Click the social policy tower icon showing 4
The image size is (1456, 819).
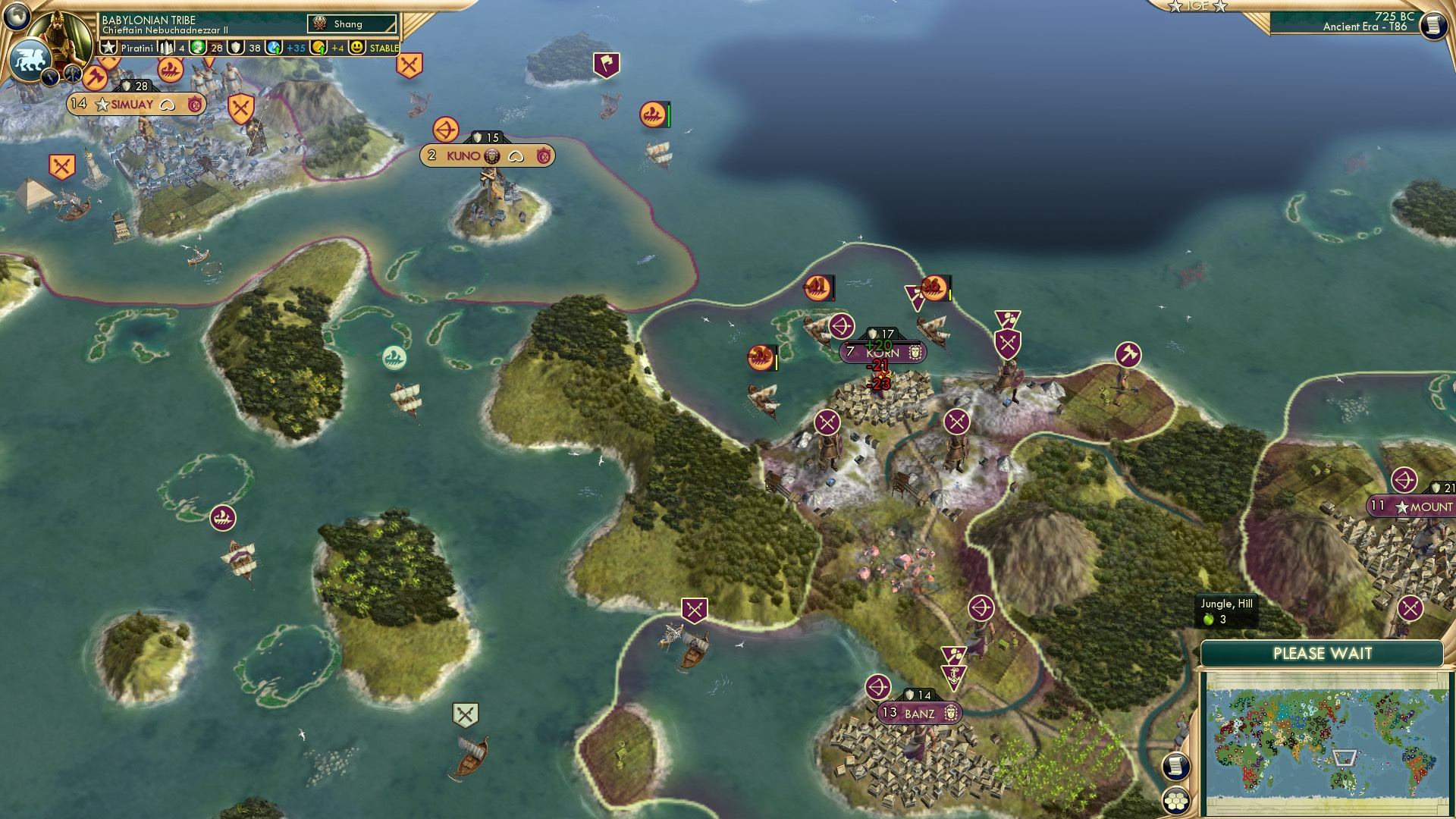tap(166, 48)
